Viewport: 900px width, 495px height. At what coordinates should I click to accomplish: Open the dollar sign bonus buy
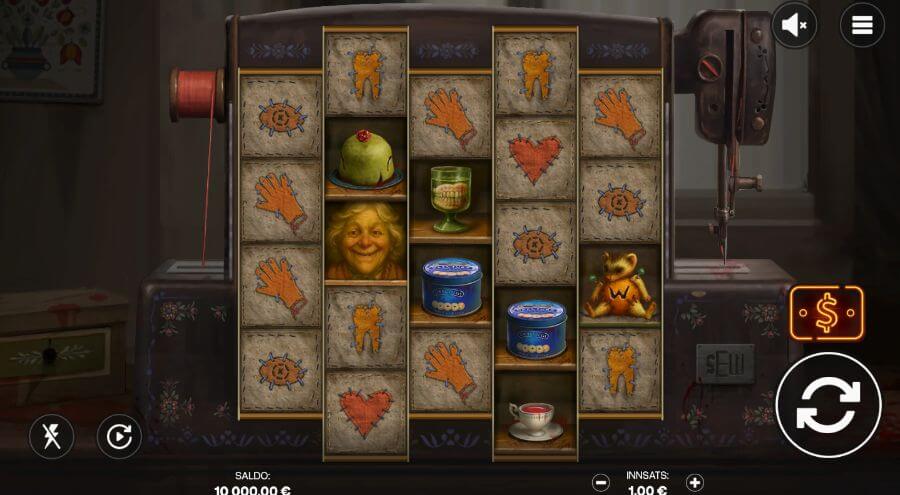click(827, 314)
